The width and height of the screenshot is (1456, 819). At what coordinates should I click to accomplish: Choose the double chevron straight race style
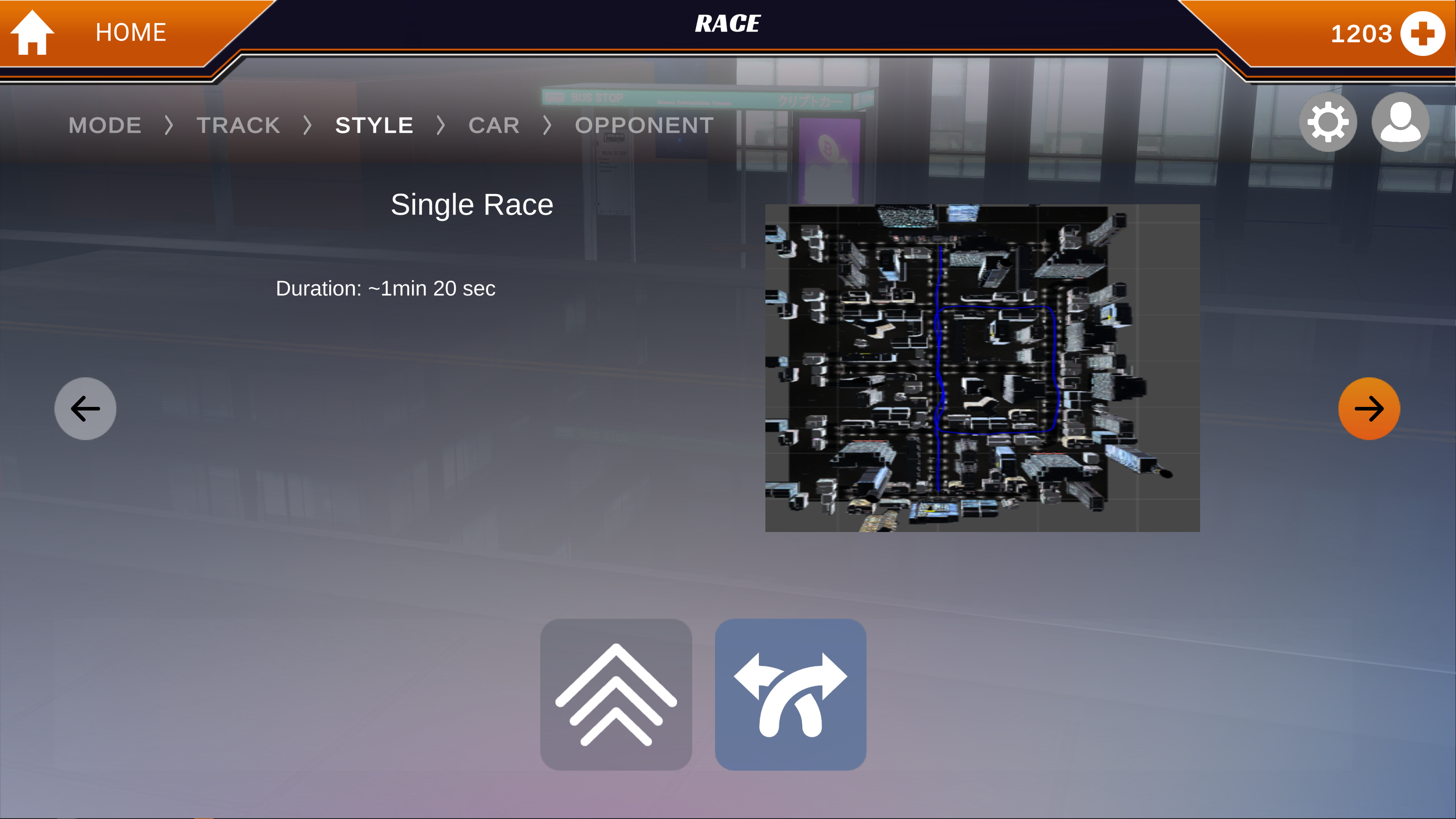615,694
